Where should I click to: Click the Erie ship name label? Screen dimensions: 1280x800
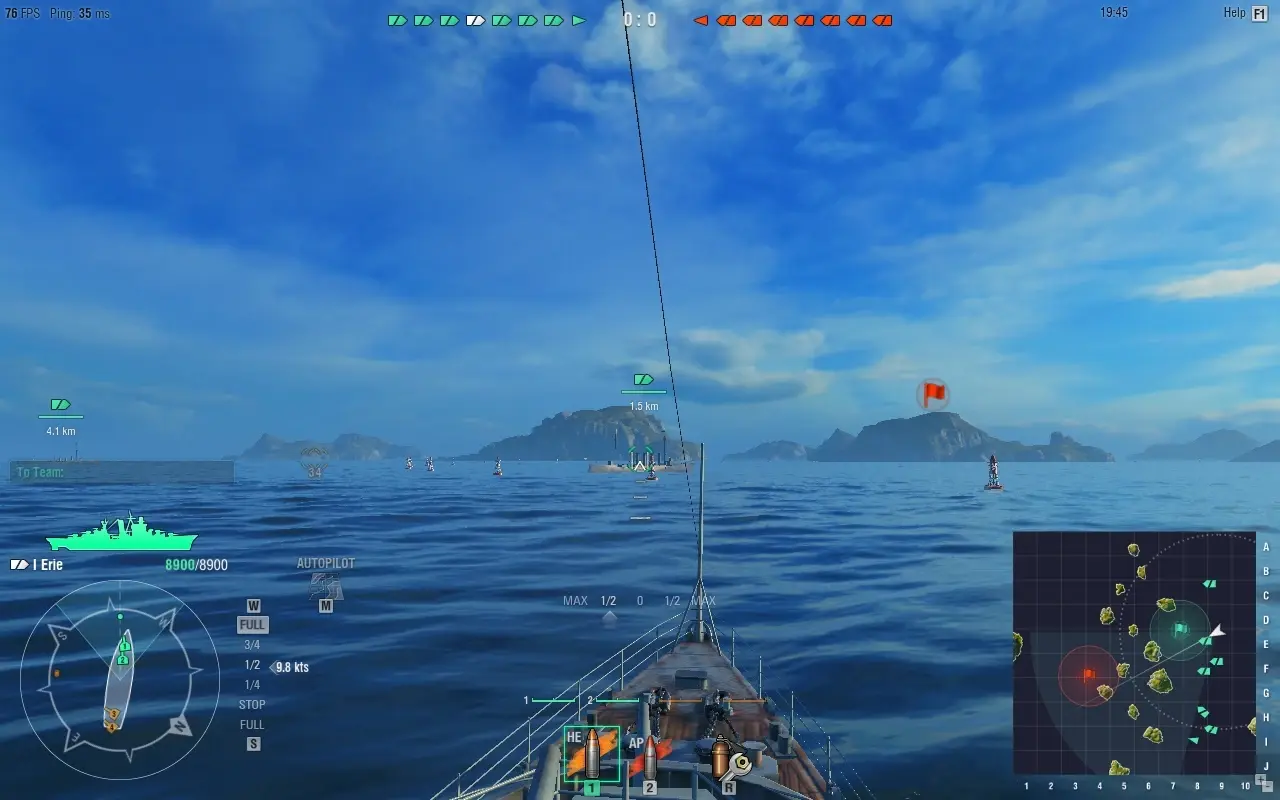(47, 564)
